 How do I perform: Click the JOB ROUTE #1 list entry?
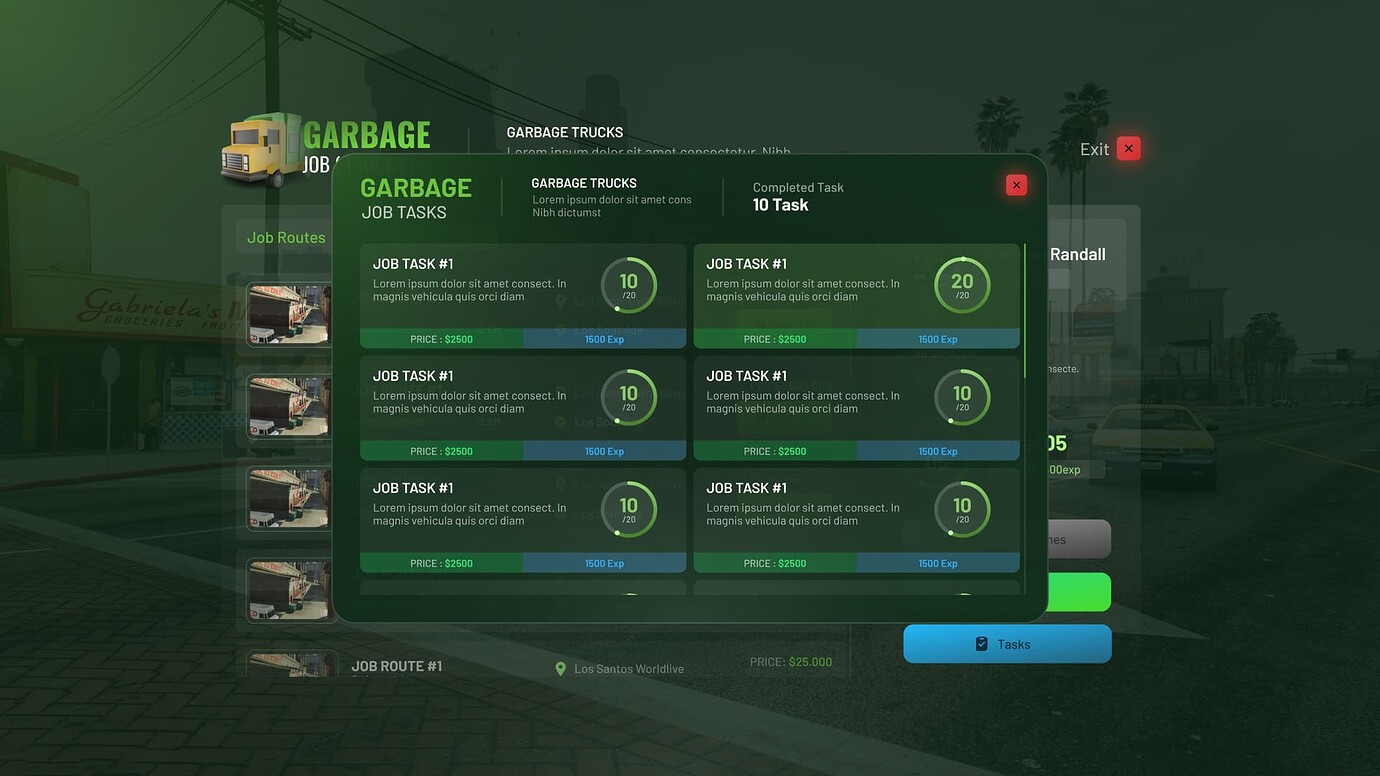tap(397, 665)
